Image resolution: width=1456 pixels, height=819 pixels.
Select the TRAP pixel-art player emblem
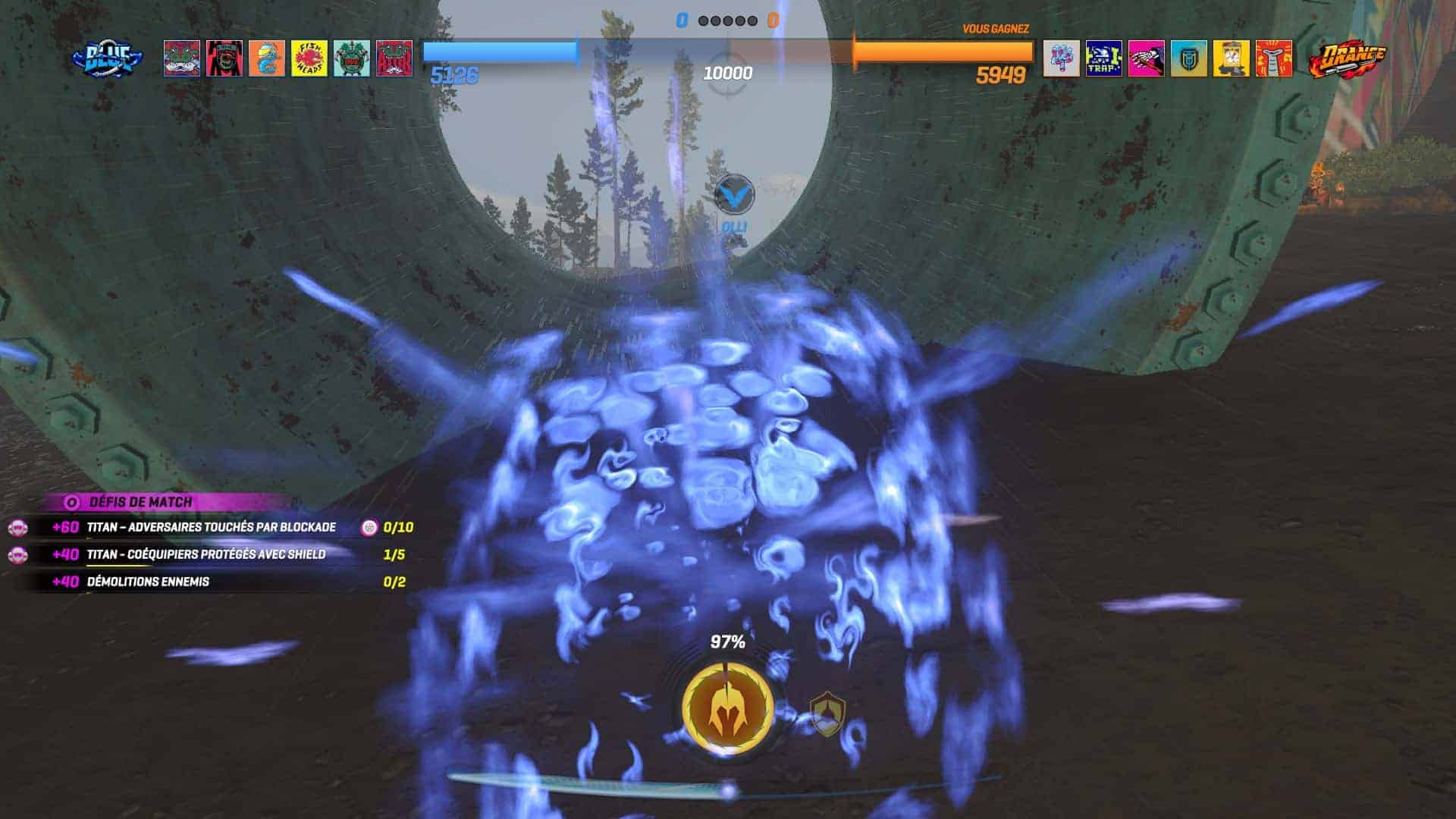coord(1103,58)
